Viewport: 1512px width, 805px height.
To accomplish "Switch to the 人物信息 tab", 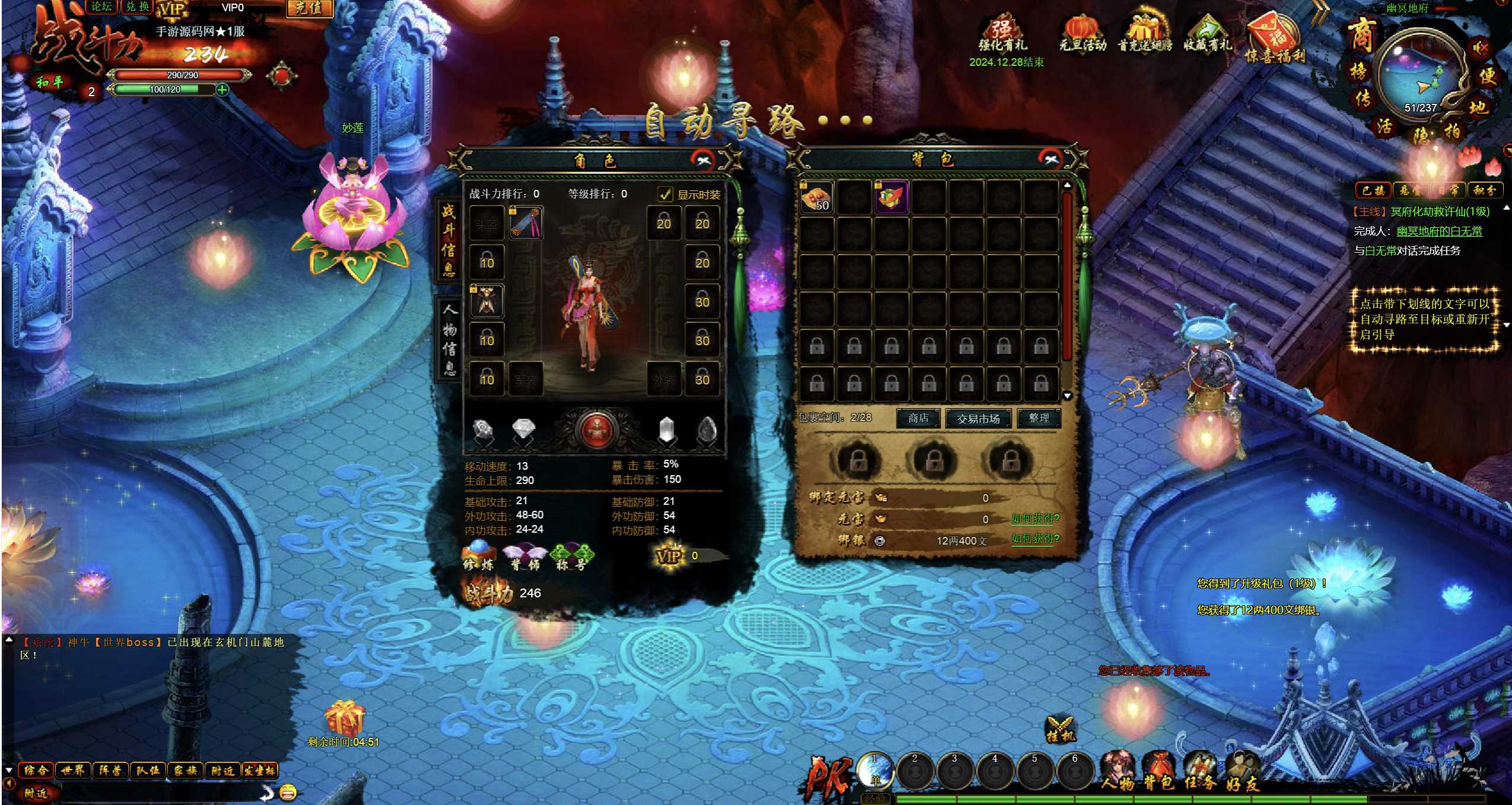I will click(x=450, y=339).
